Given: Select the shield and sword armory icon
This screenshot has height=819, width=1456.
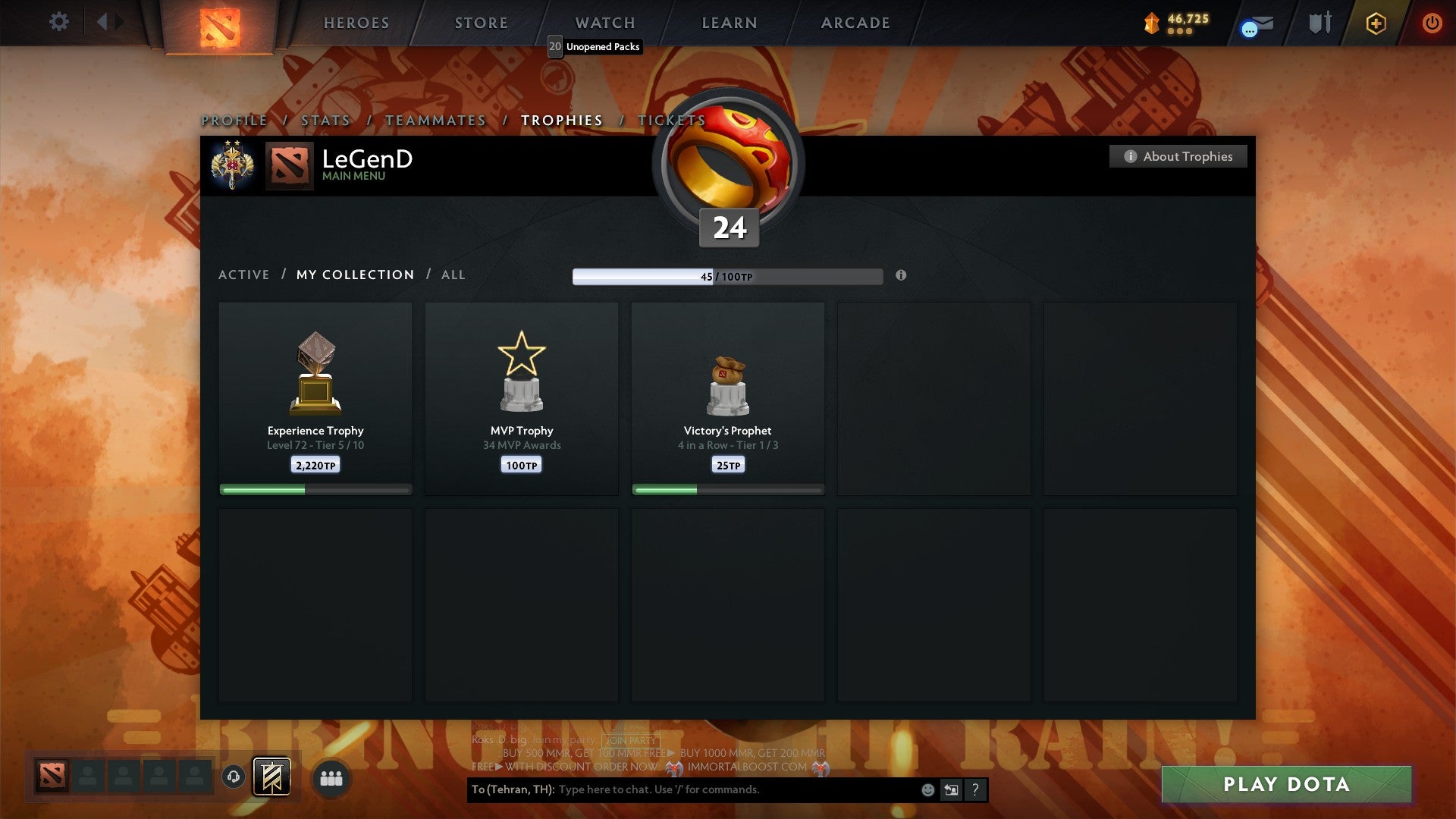Looking at the screenshot, I should (1319, 23).
